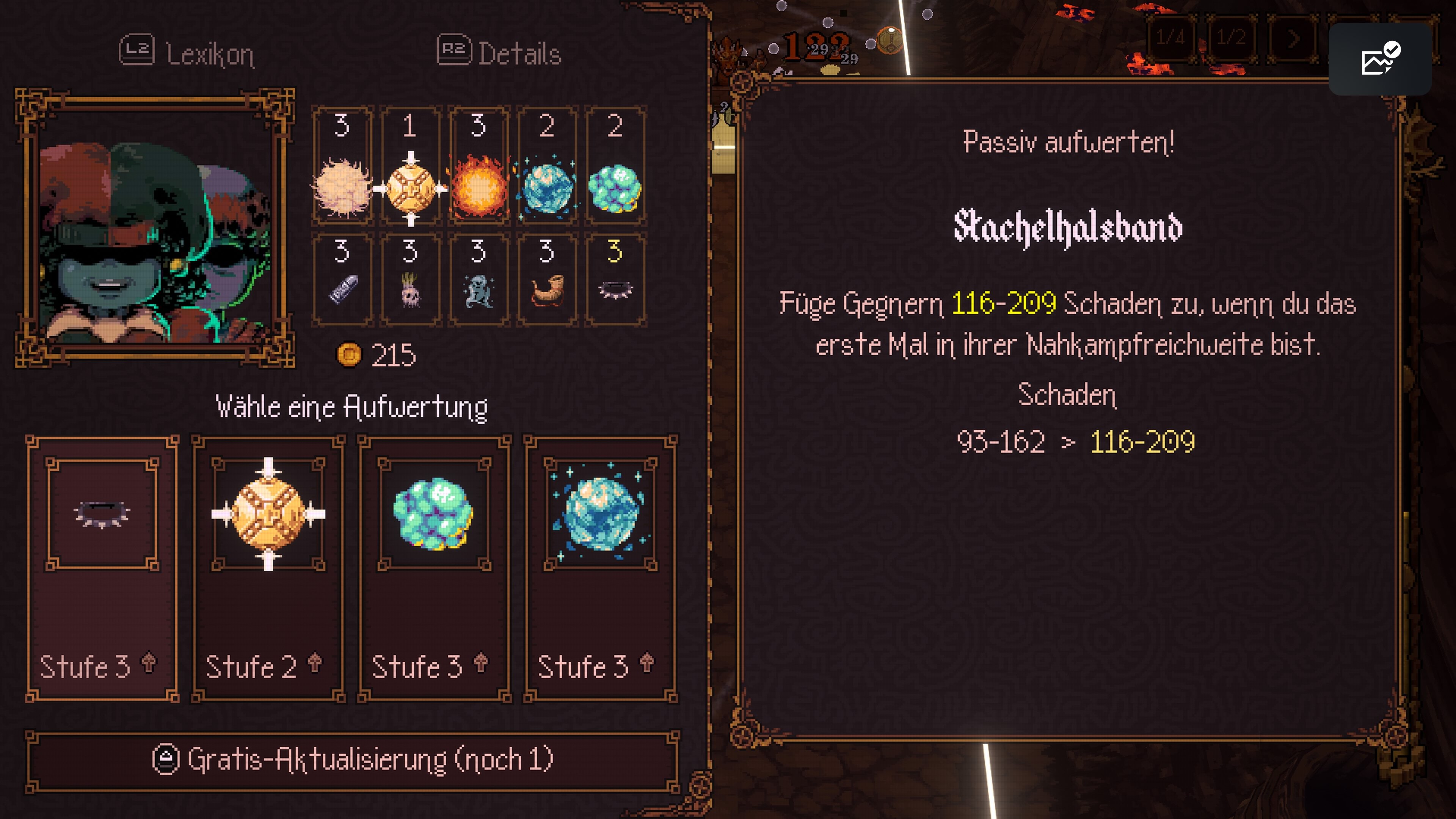Show the Details tab
The image size is (1456, 819).
[x=500, y=54]
